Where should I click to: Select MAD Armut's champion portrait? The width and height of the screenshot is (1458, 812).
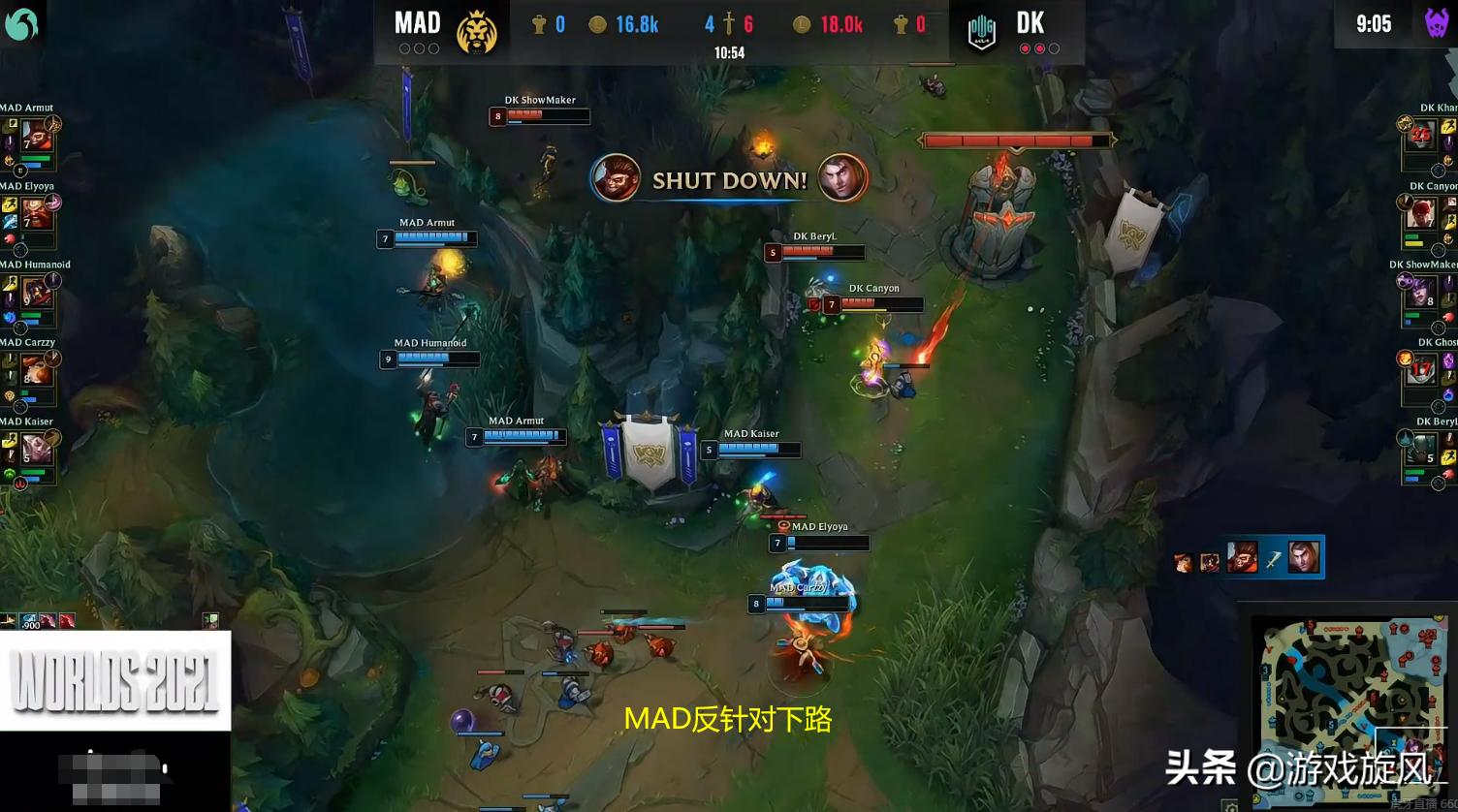37,135
